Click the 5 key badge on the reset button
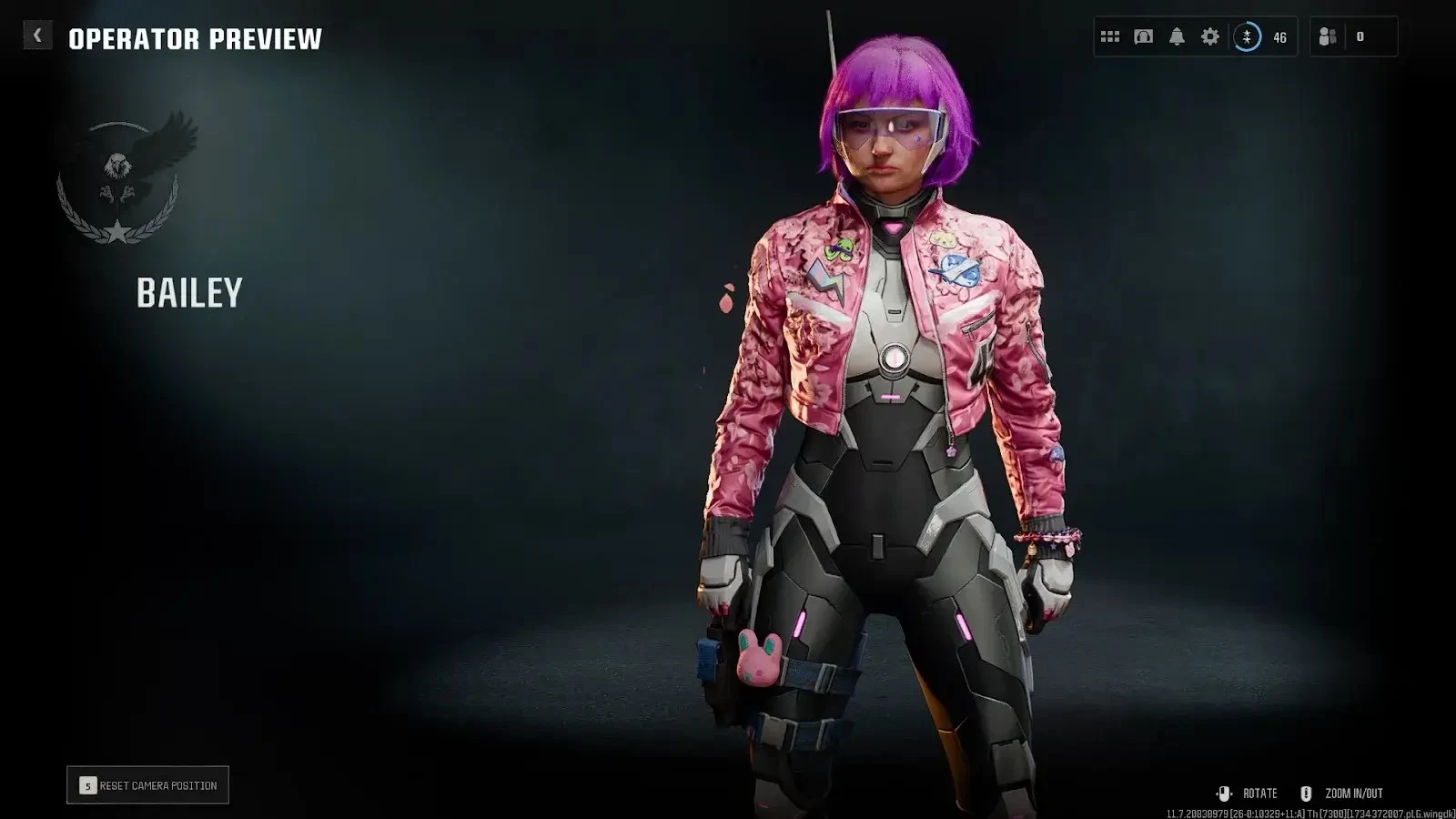This screenshot has height=819, width=1456. click(x=87, y=784)
